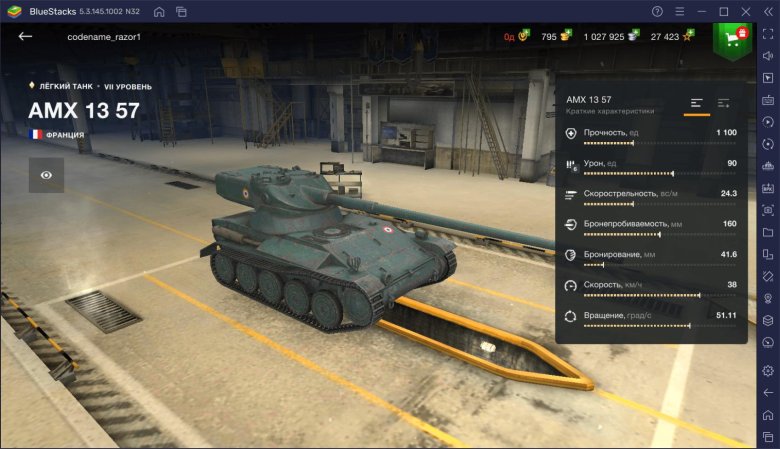The height and width of the screenshot is (449, 780).
Task: Switch to the detailed characteristics tab
Action: coord(724,103)
